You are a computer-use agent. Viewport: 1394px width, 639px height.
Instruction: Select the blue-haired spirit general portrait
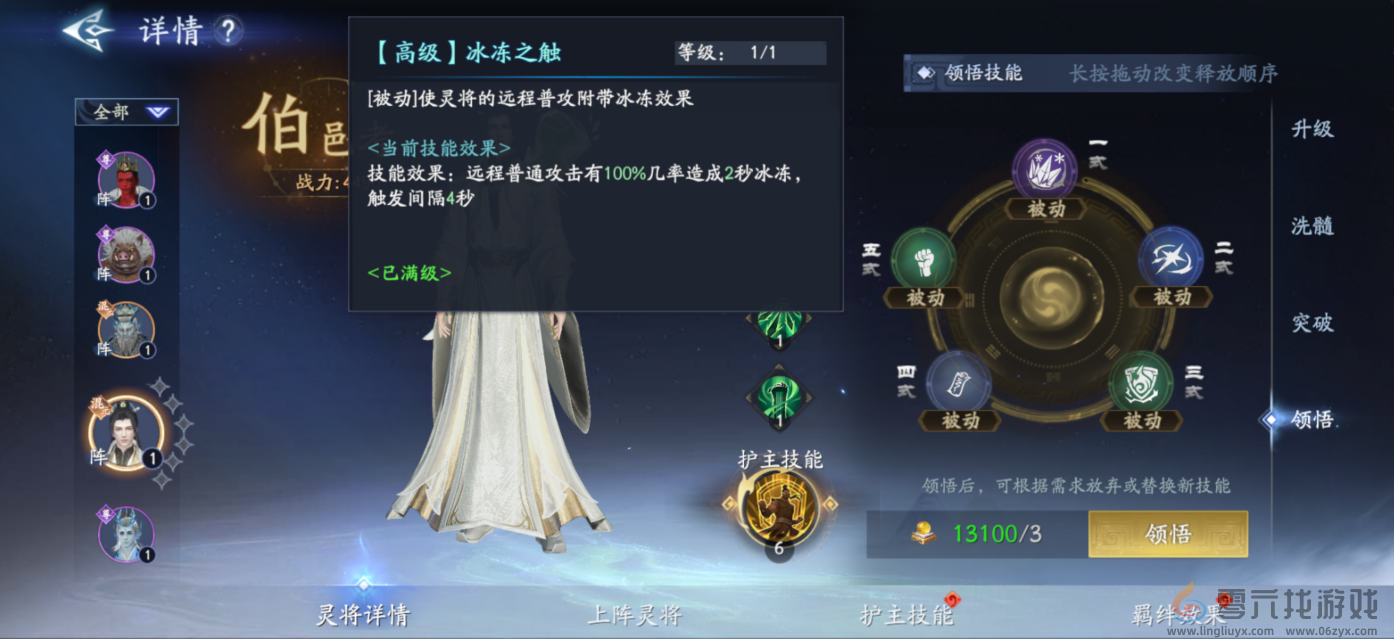(126, 534)
